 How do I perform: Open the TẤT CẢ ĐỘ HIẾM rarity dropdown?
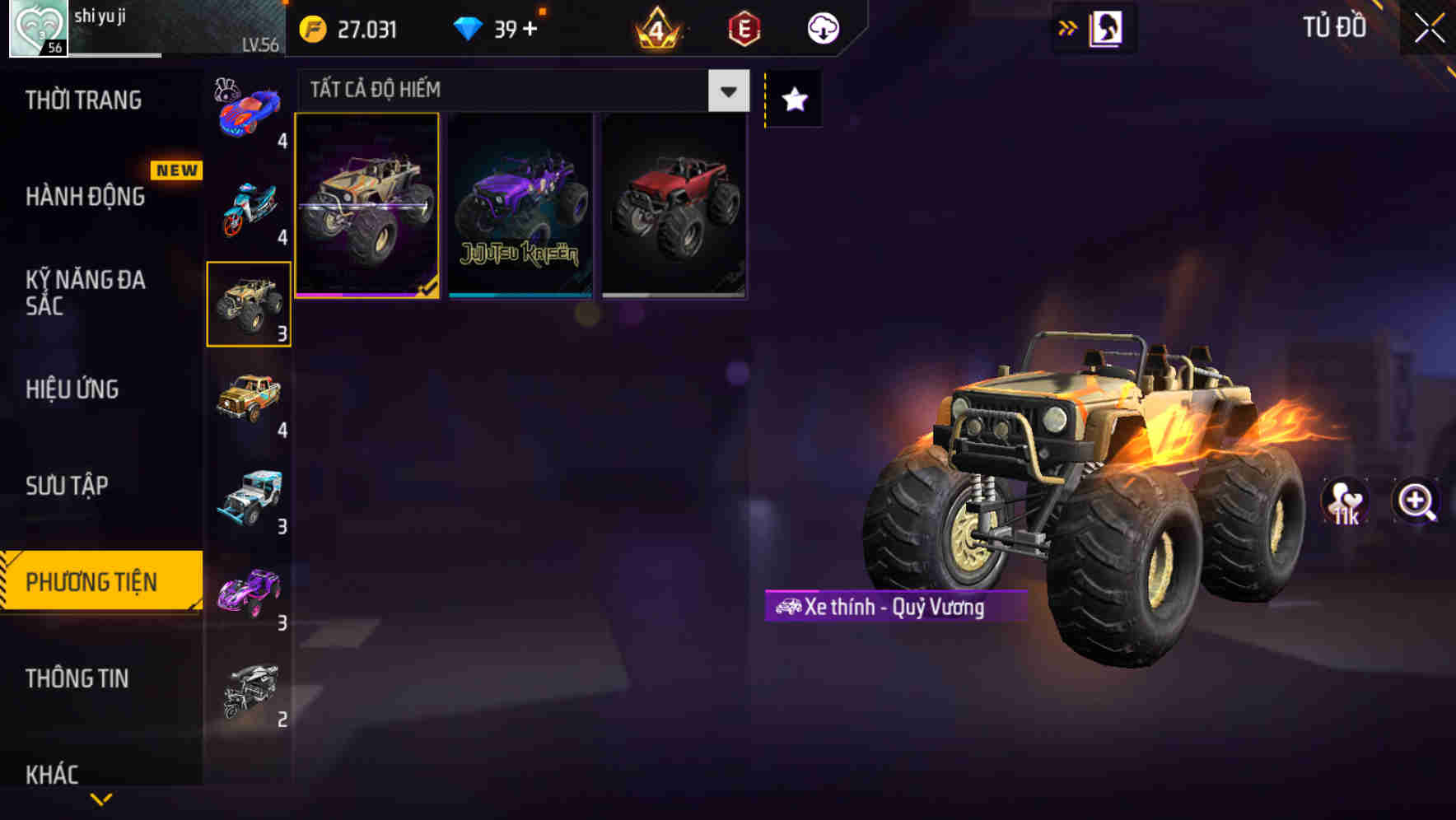(520, 91)
